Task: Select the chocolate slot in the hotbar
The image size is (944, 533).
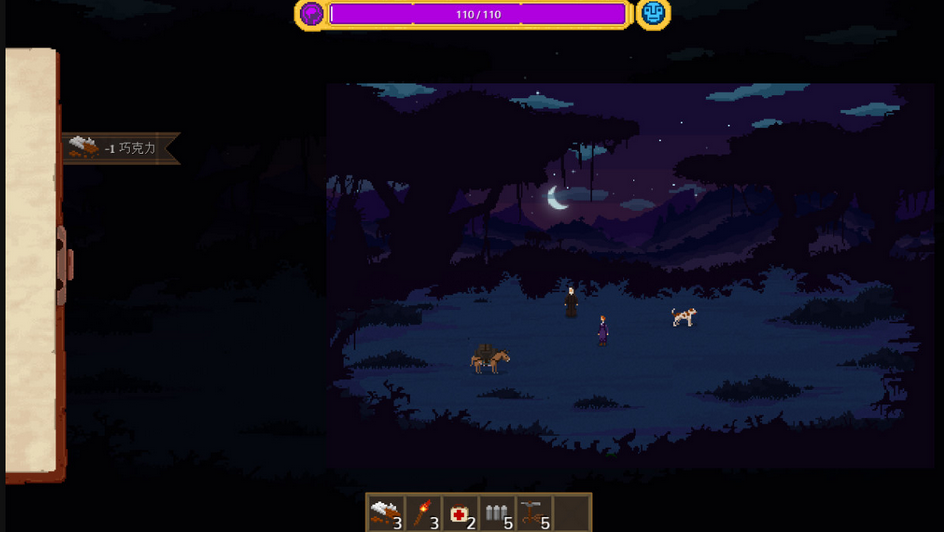Action: coord(385,514)
